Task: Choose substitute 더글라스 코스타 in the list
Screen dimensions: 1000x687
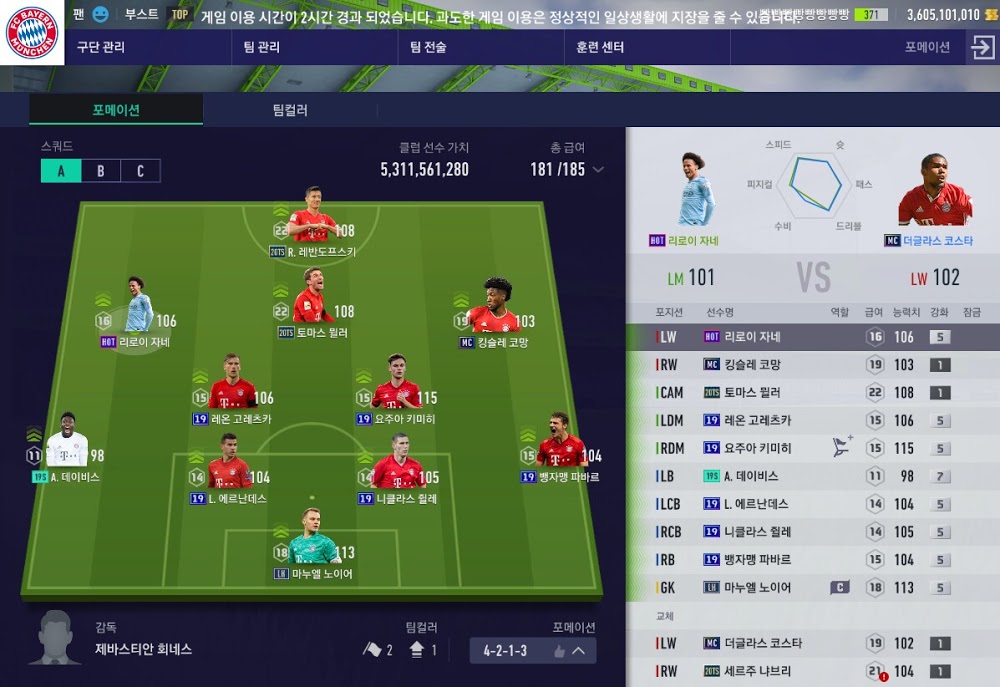Action: 812,643
